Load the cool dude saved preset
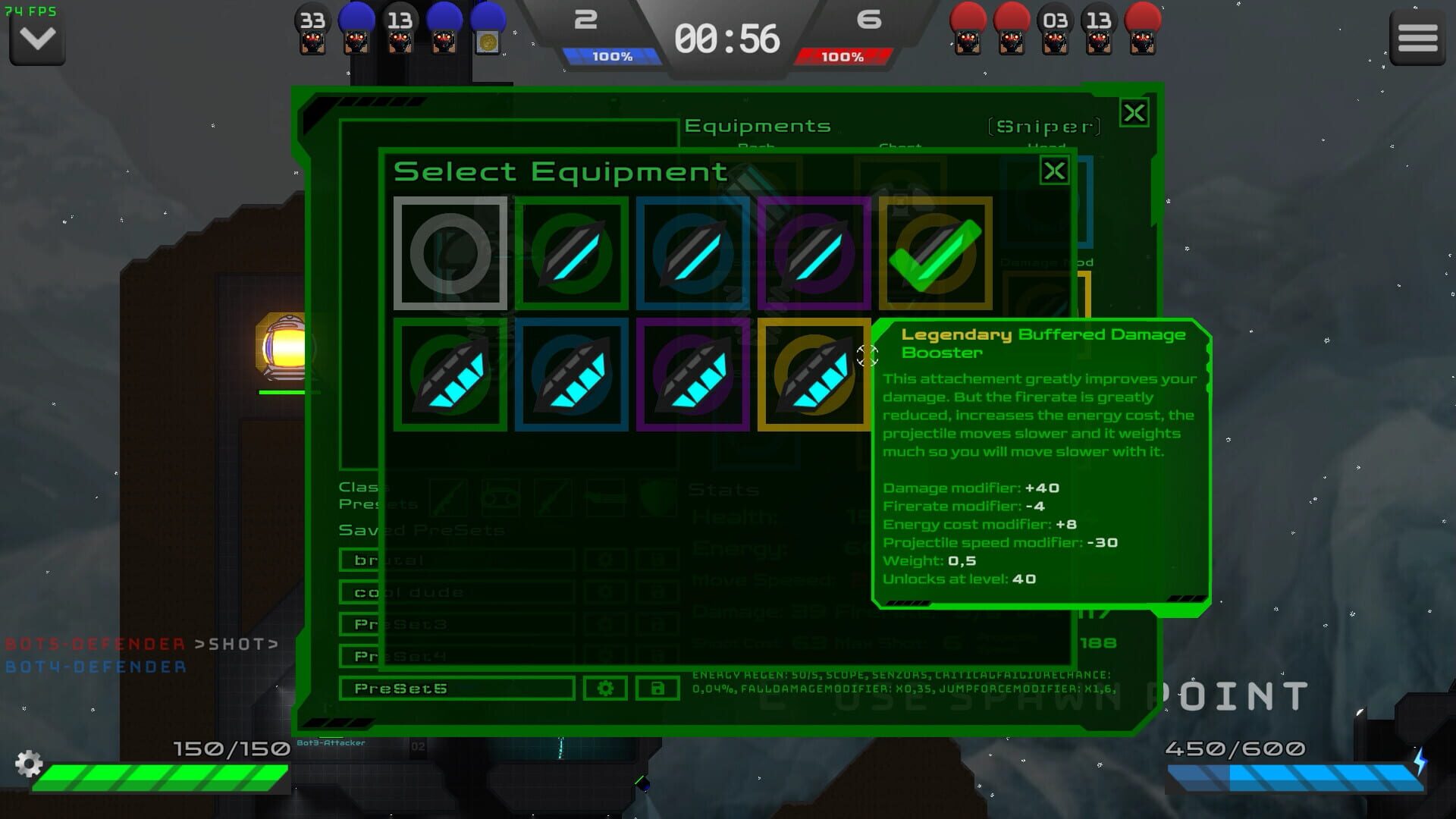Image resolution: width=1456 pixels, height=819 pixels. click(455, 591)
